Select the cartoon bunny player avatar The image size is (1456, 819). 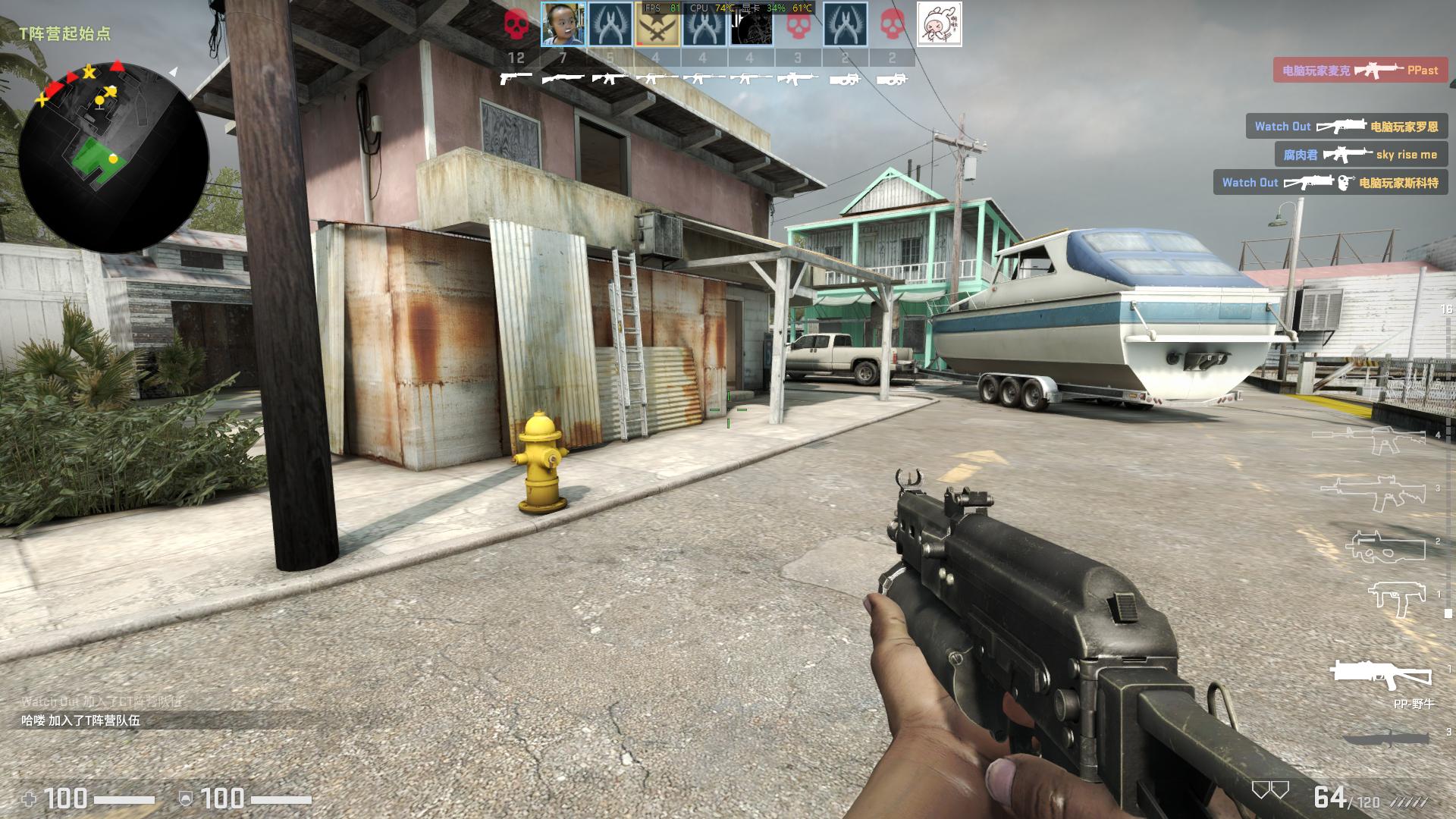939,25
